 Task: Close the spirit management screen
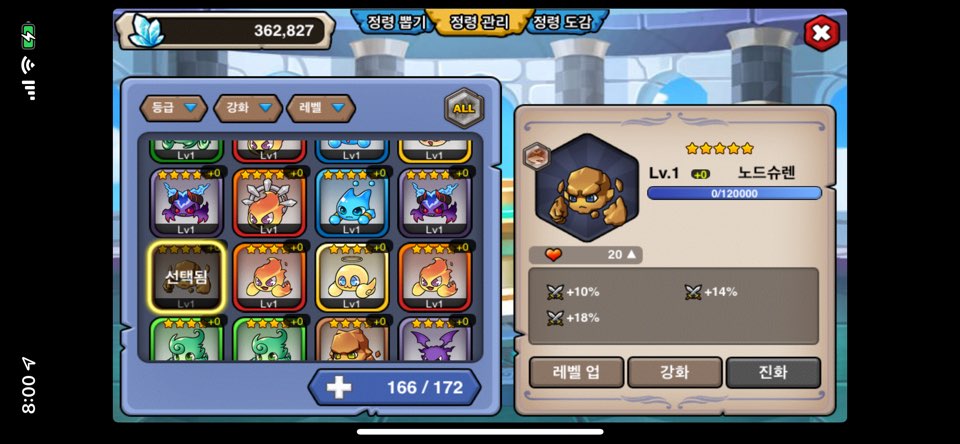pyautogui.click(x=821, y=33)
